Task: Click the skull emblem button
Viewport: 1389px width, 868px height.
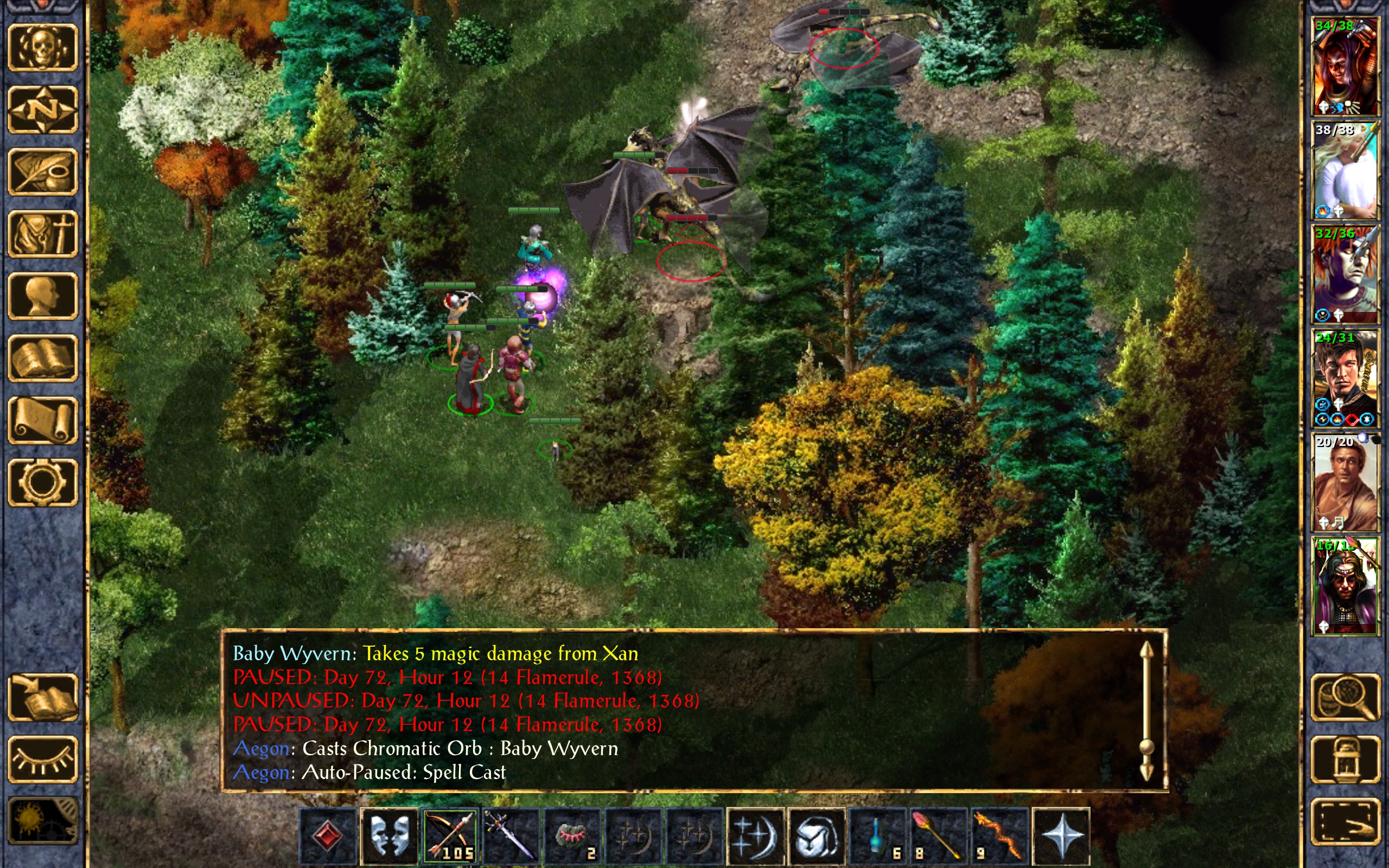Action: pyautogui.click(x=42, y=48)
